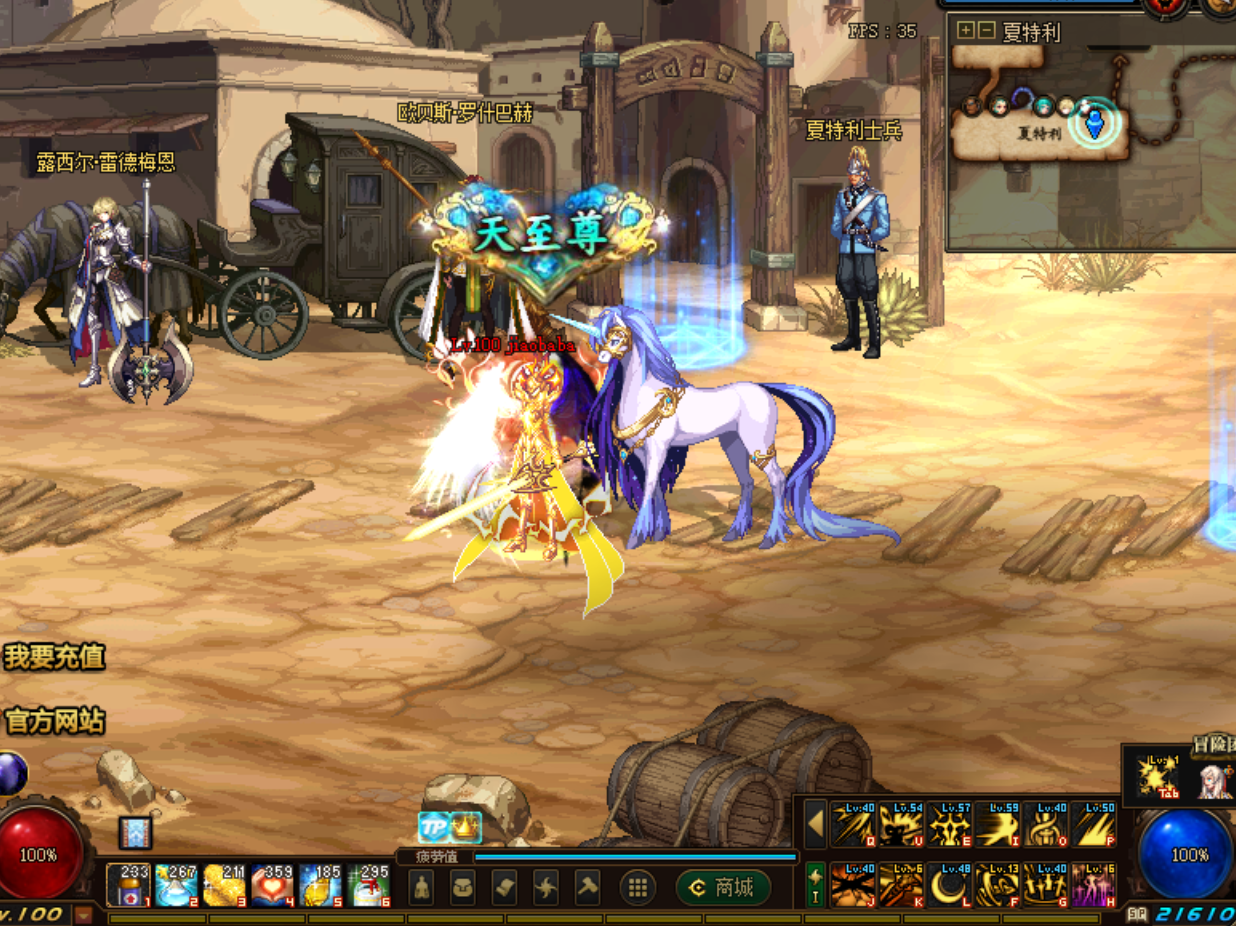Open the inventory bag menu icon
This screenshot has height=926, width=1236.
pyautogui.click(x=462, y=887)
